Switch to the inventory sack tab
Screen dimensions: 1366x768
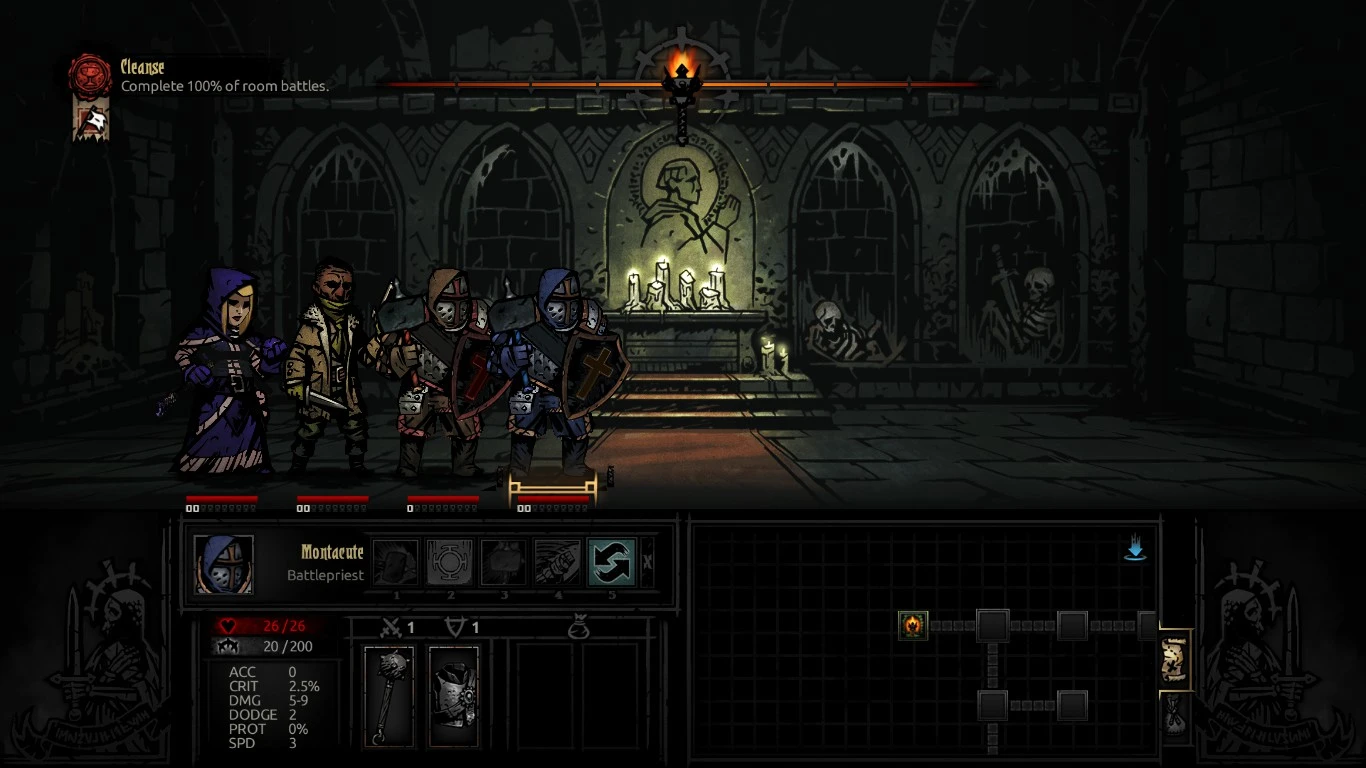[1175, 714]
